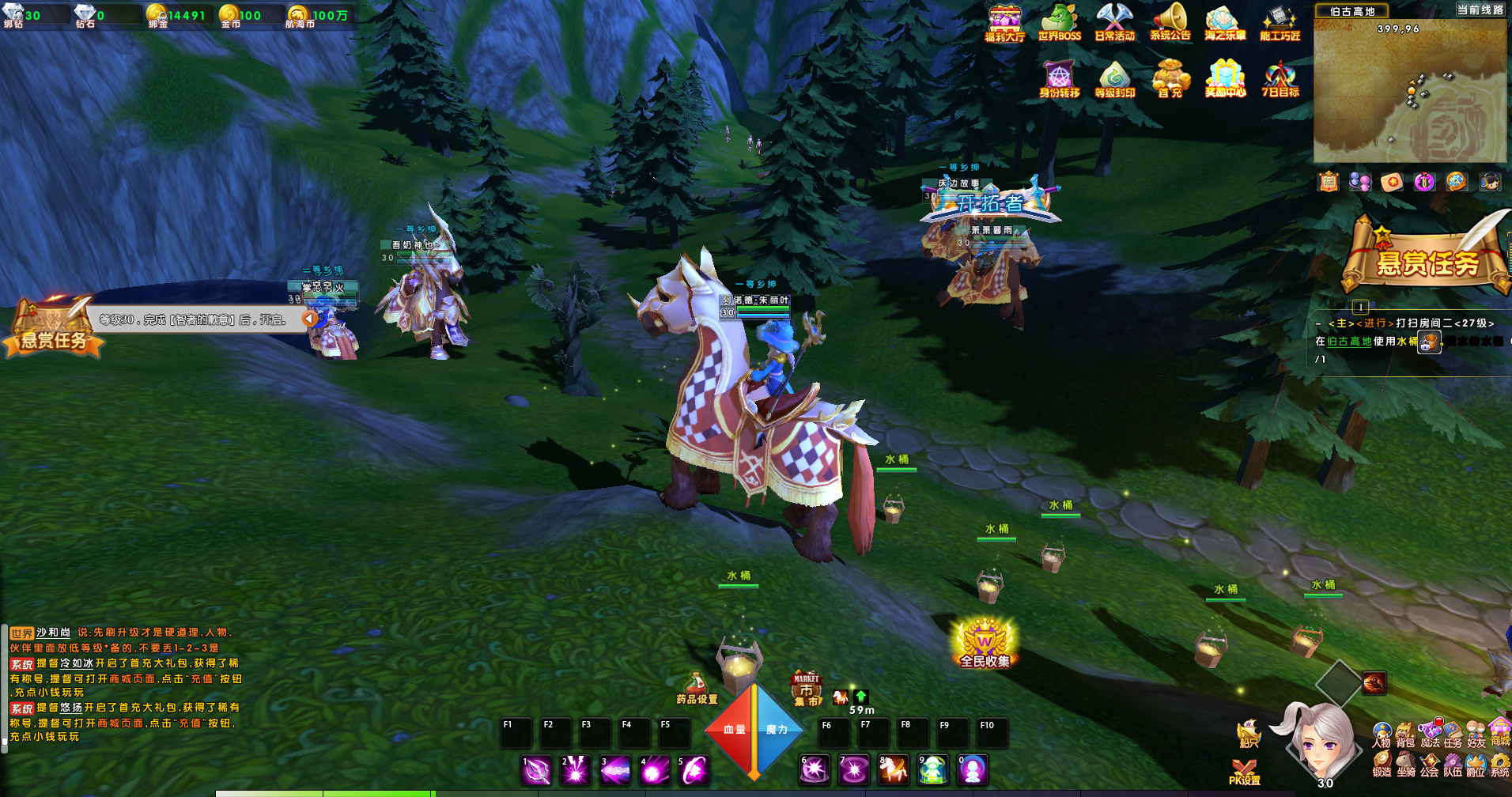Select the 当前线路 current line button
Viewport: 1512px width, 797px height.
[x=1480, y=10]
